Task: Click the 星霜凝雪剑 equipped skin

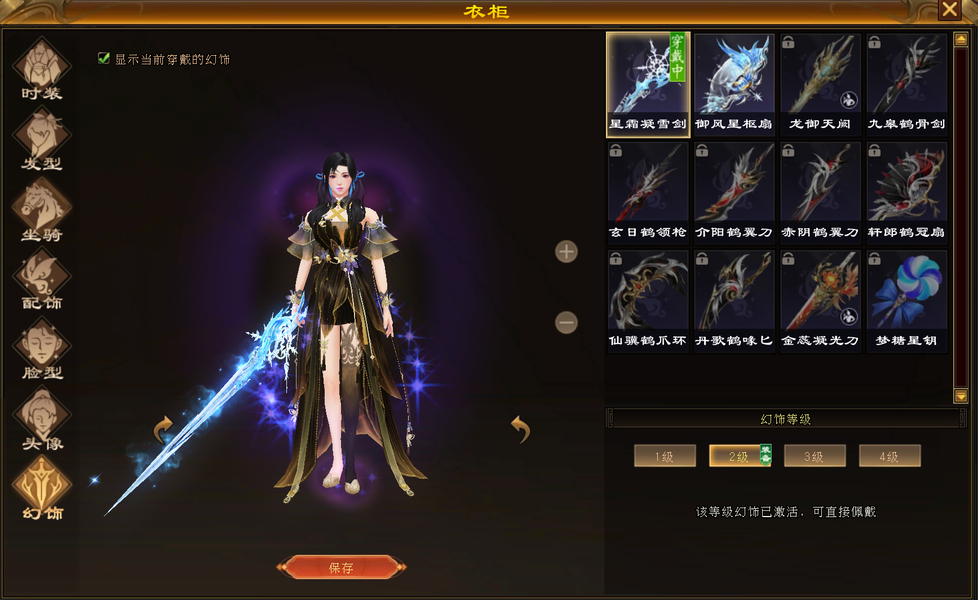Action: (x=647, y=84)
